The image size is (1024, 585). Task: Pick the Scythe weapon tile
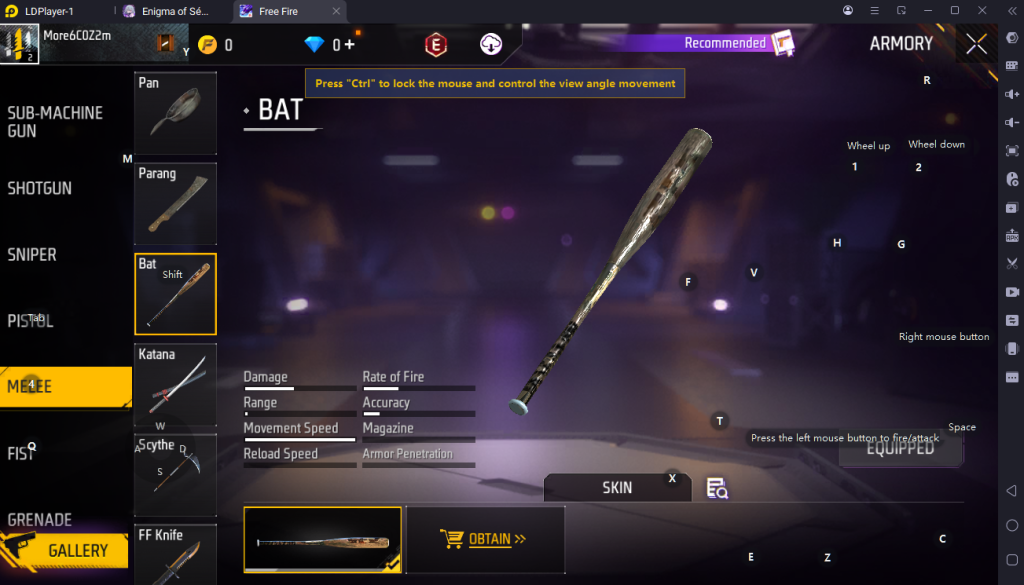coord(175,474)
